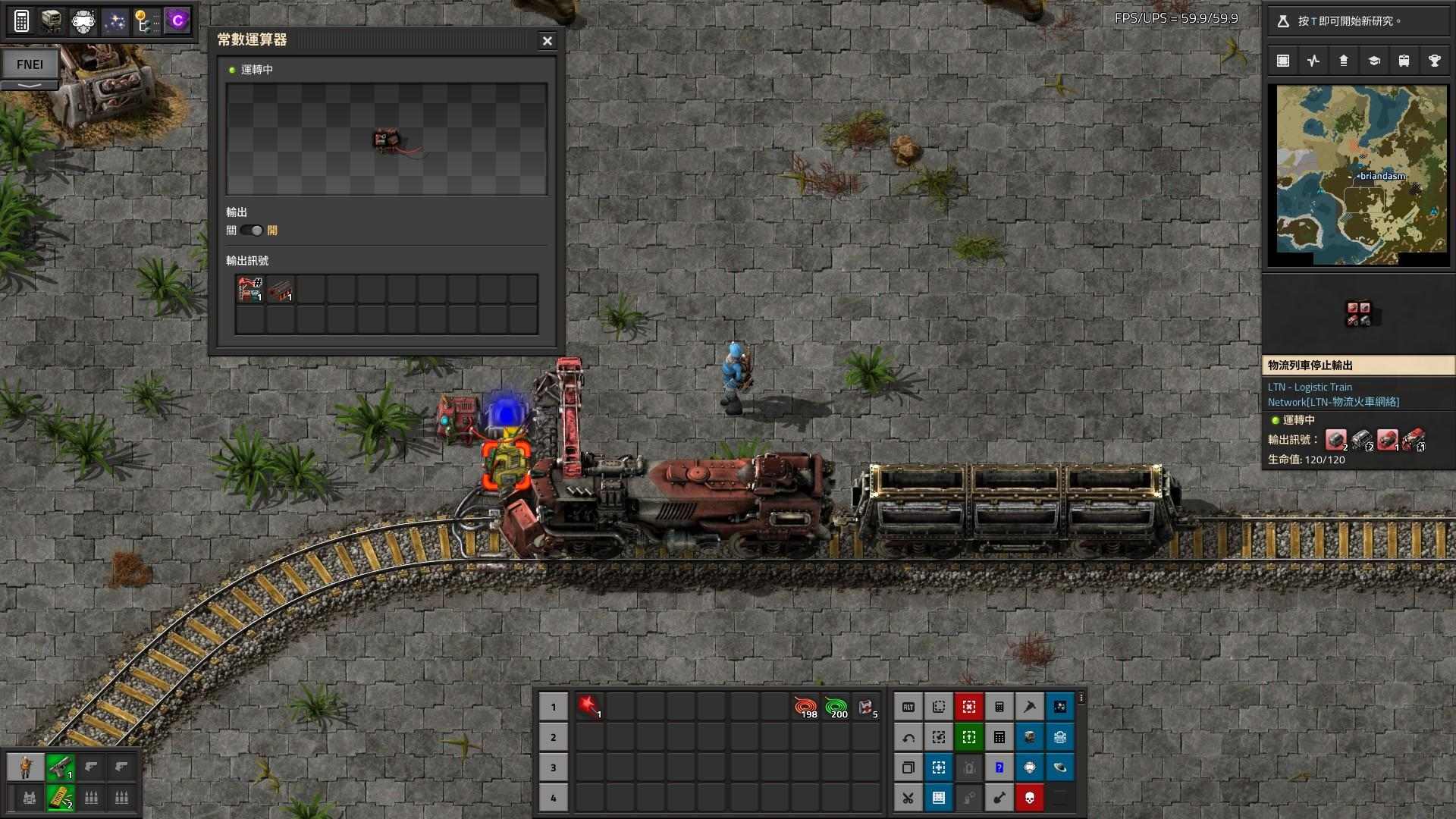Click the undo arrow in the shortcut bar
This screenshot has height=819, width=1456.
[x=908, y=737]
